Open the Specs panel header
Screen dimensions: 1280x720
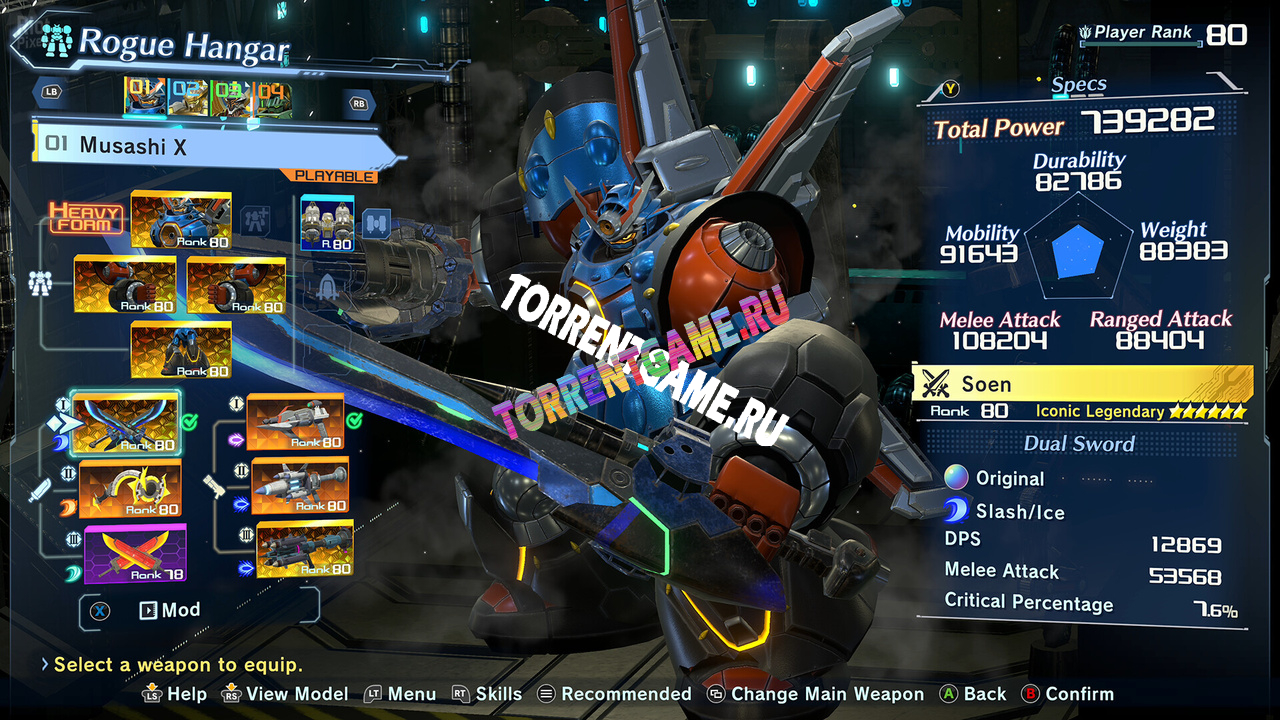1078,86
